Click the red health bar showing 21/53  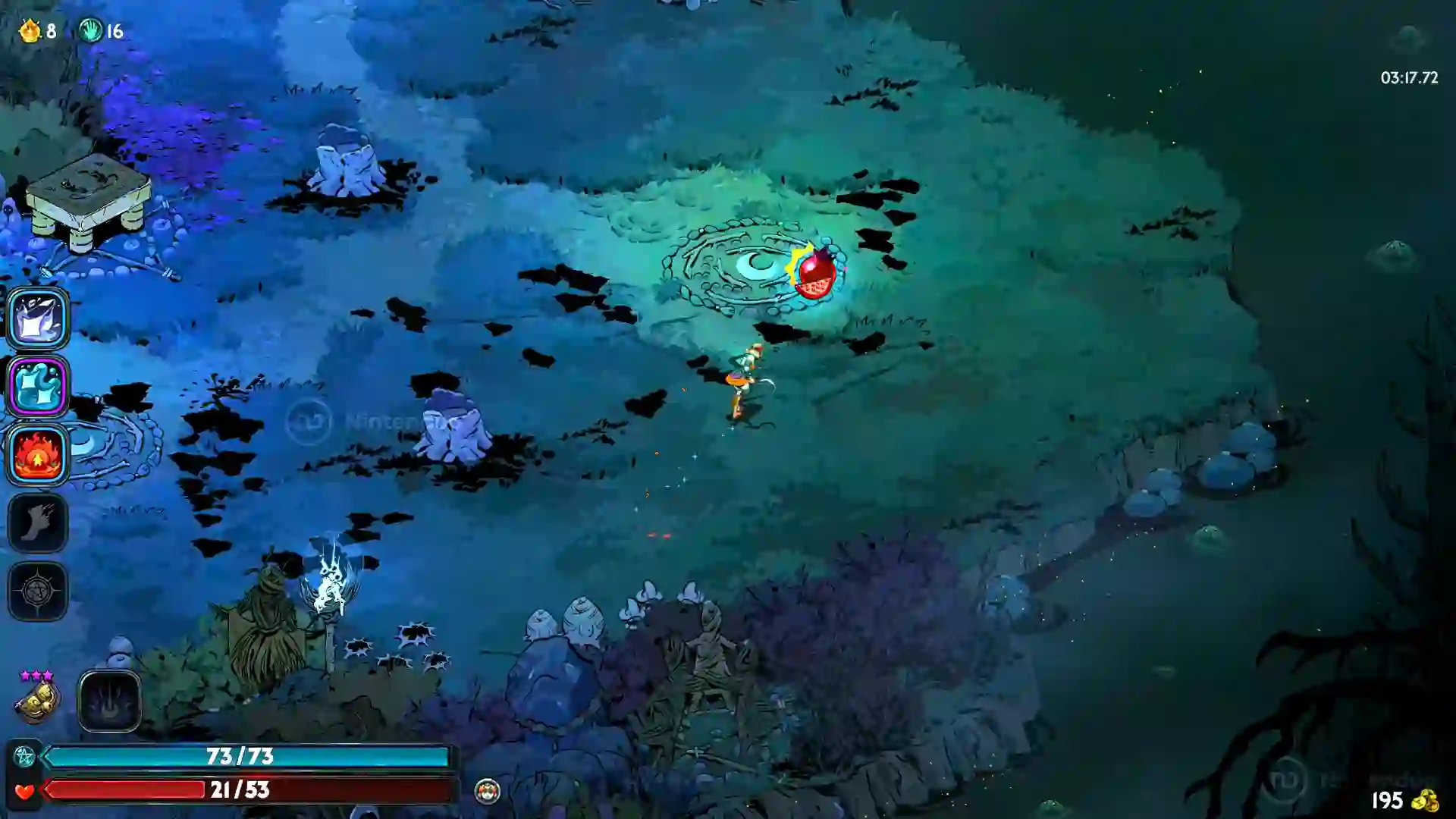coord(243,791)
